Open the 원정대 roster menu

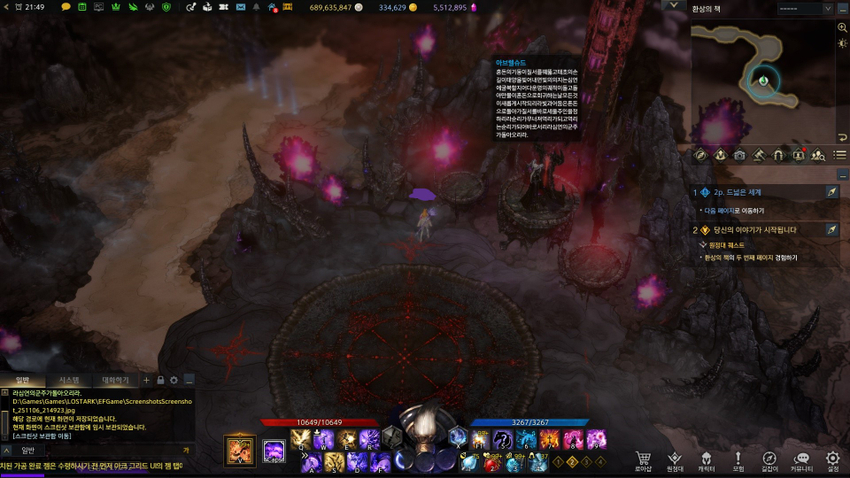pos(675,460)
